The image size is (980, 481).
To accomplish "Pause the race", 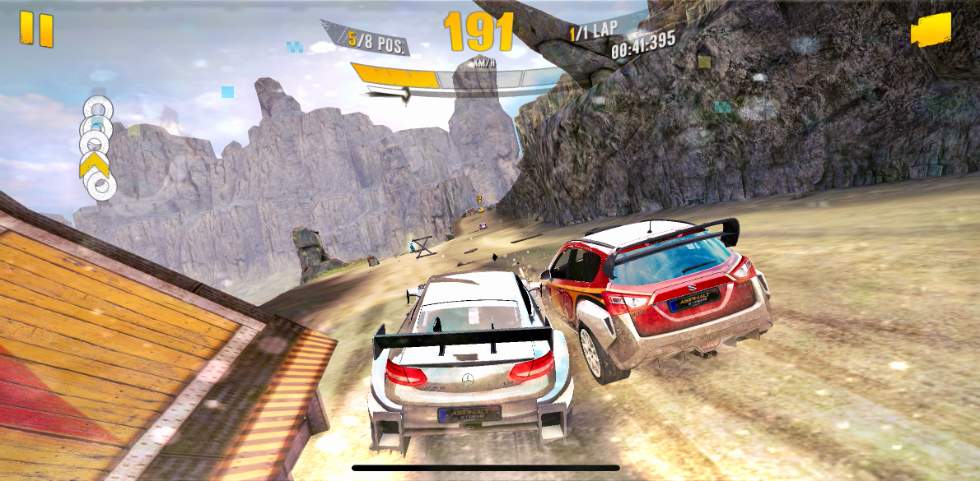I will 37,29.
